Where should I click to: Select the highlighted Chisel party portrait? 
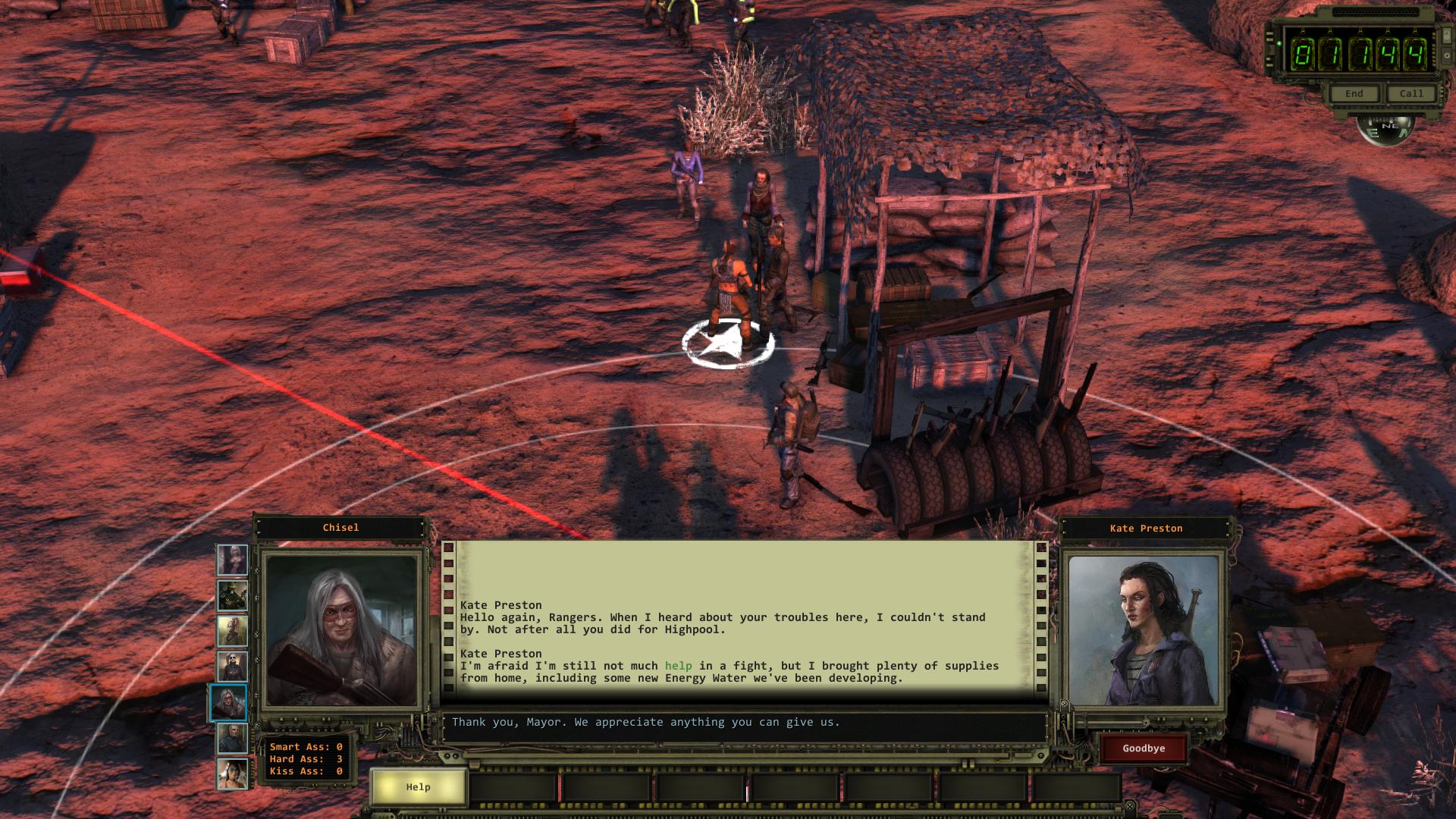tap(229, 703)
